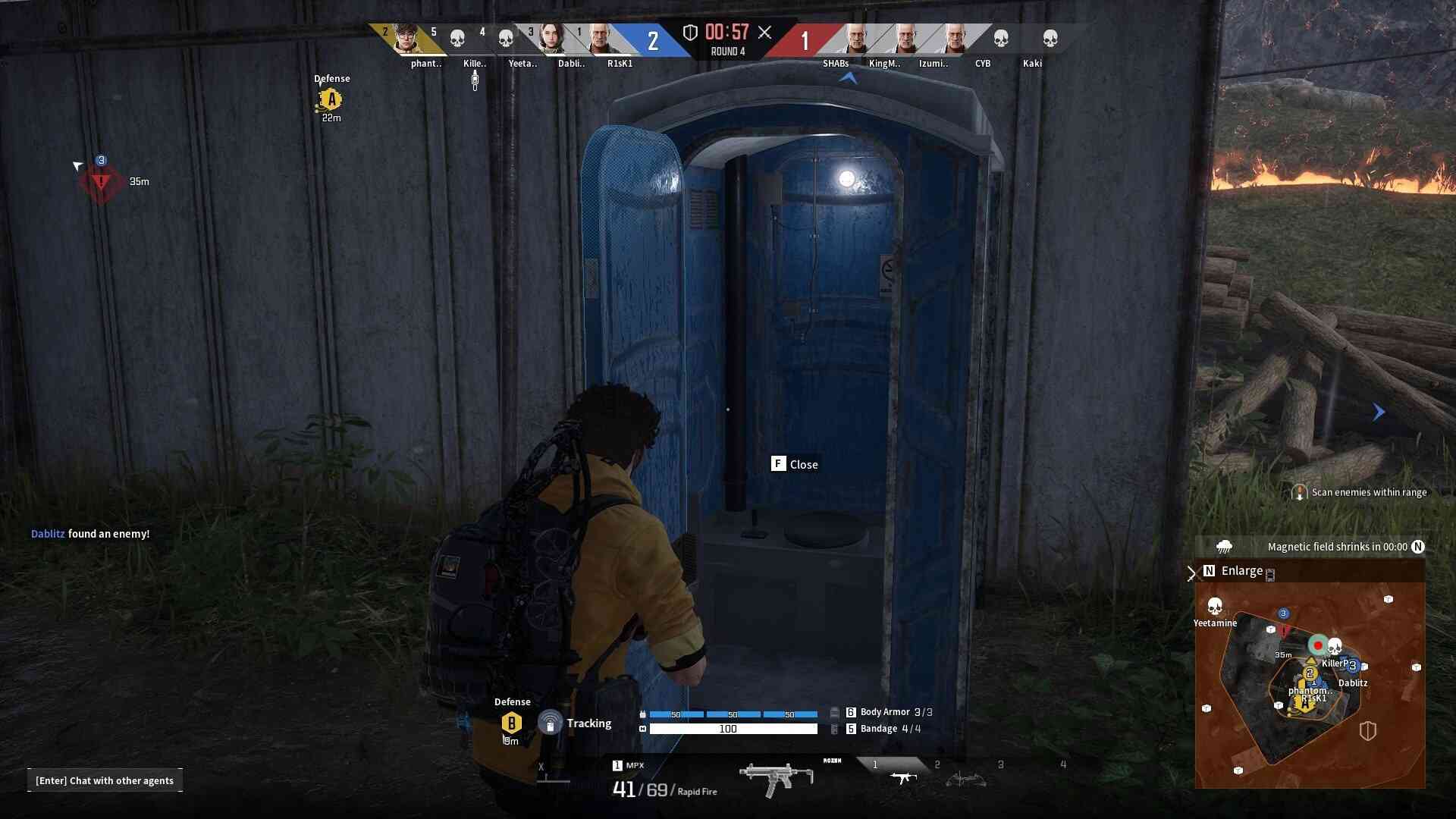Select the Defense B objective marker

click(512, 723)
